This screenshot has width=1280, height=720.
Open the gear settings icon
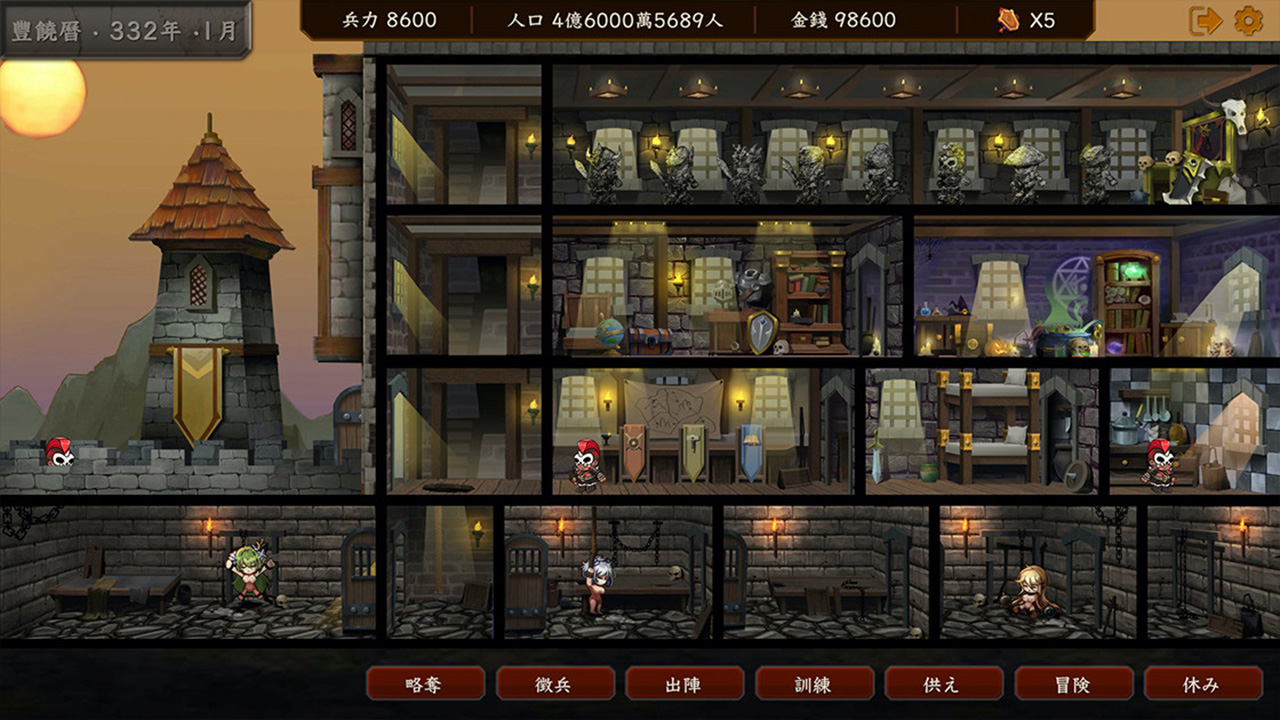(1248, 21)
